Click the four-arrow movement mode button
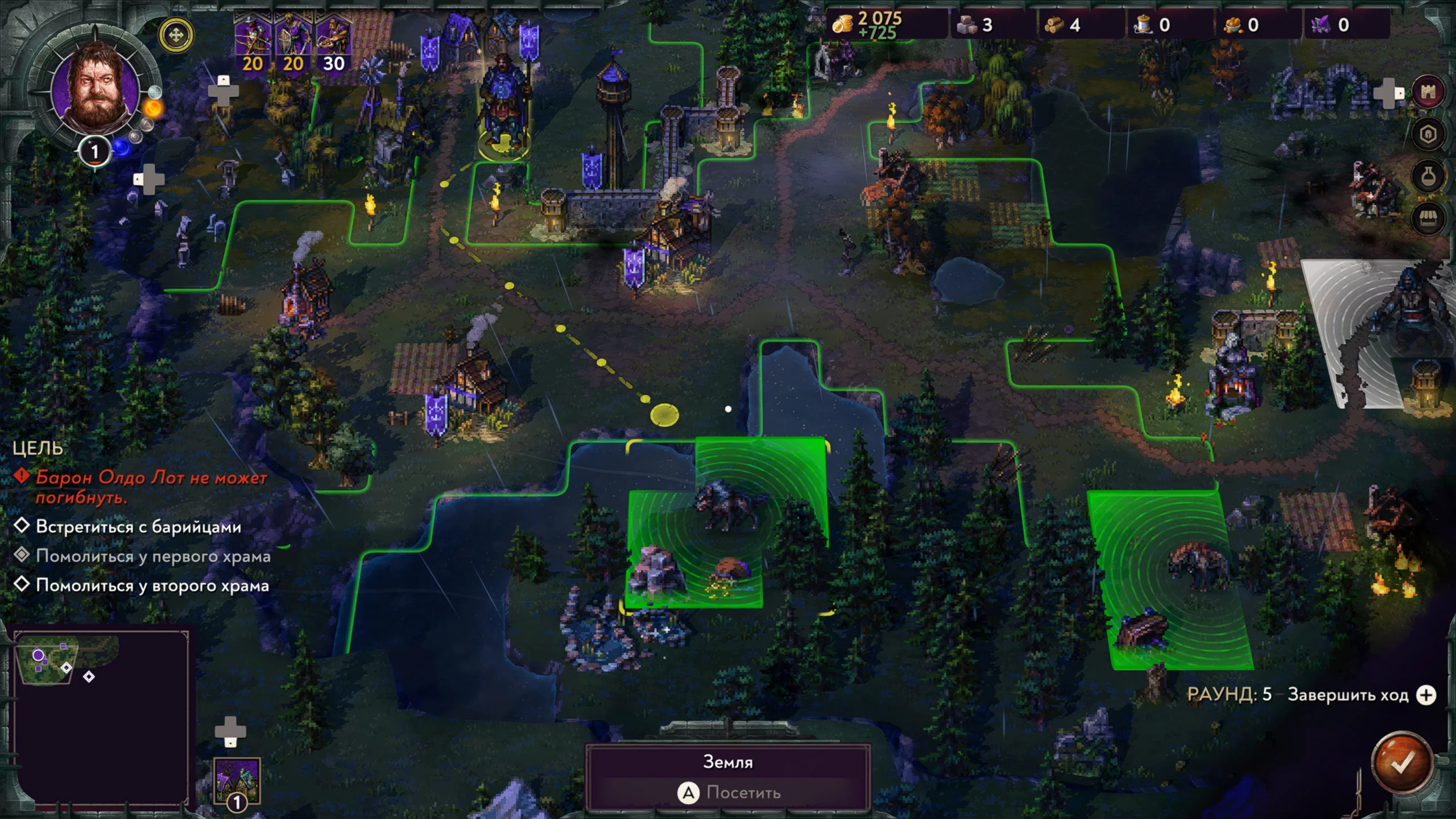 point(176,35)
